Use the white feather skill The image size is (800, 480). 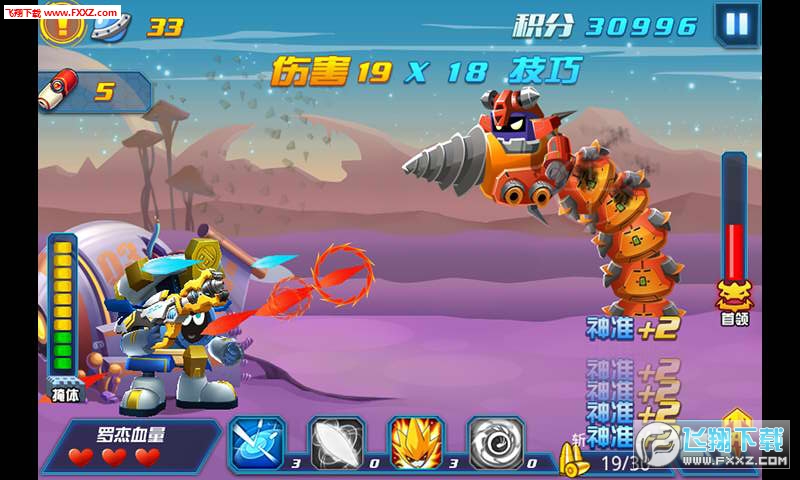coord(336,443)
